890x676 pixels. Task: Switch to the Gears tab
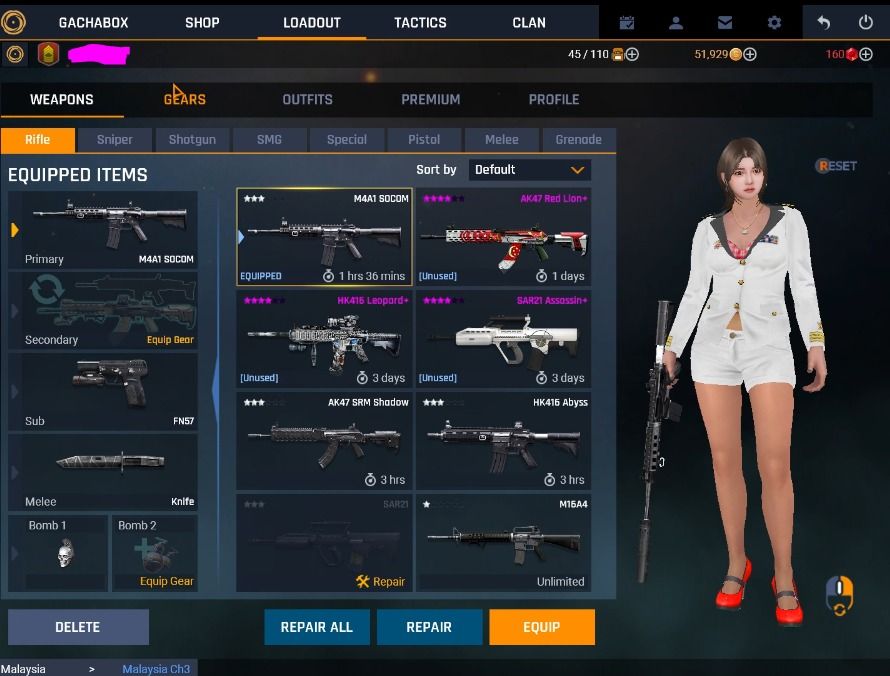[x=185, y=99]
